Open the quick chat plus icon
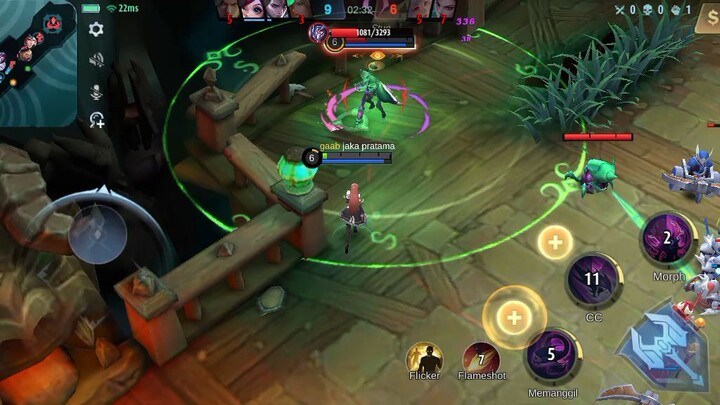 (x=96, y=121)
